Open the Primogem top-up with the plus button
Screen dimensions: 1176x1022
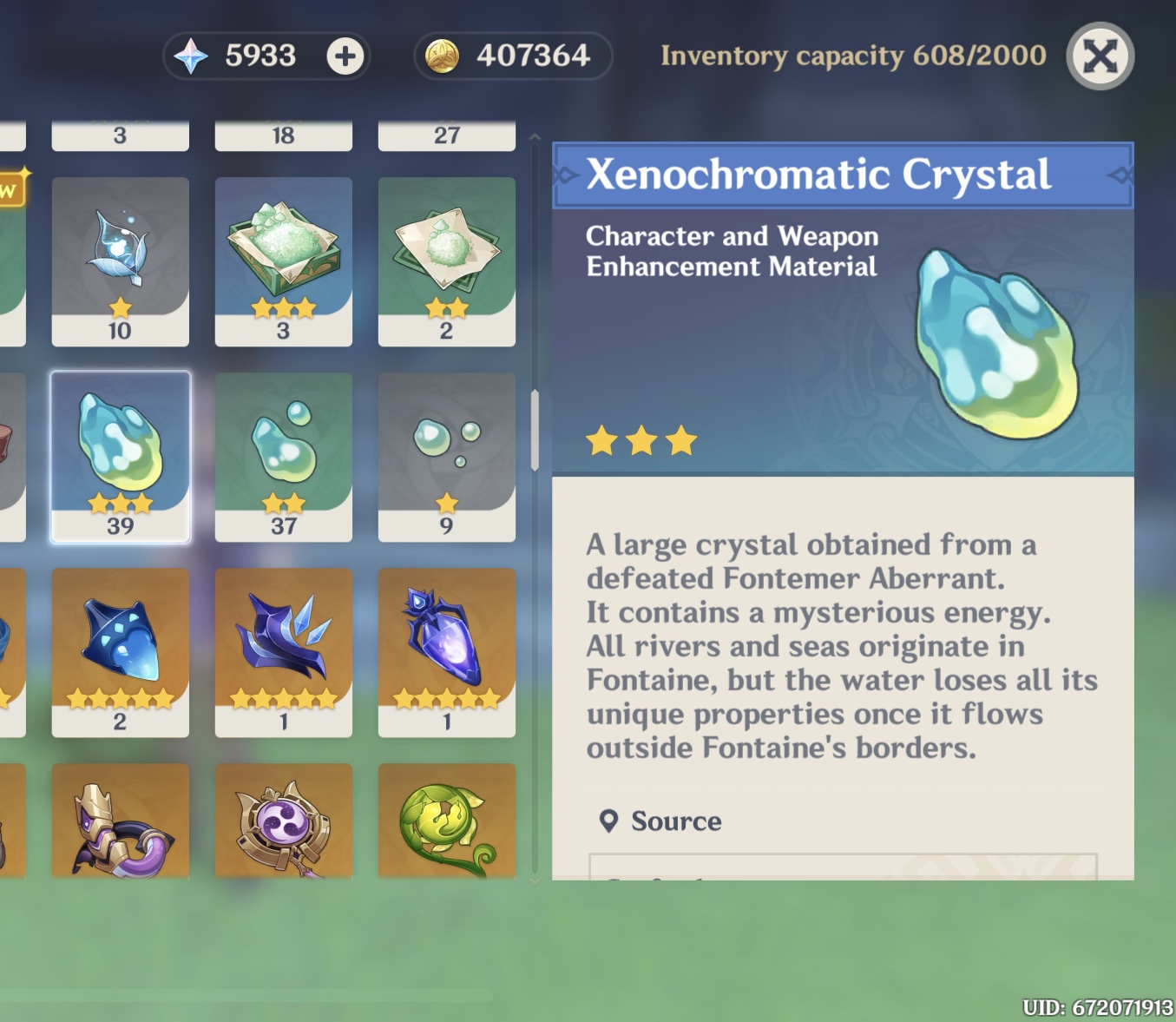(x=344, y=56)
